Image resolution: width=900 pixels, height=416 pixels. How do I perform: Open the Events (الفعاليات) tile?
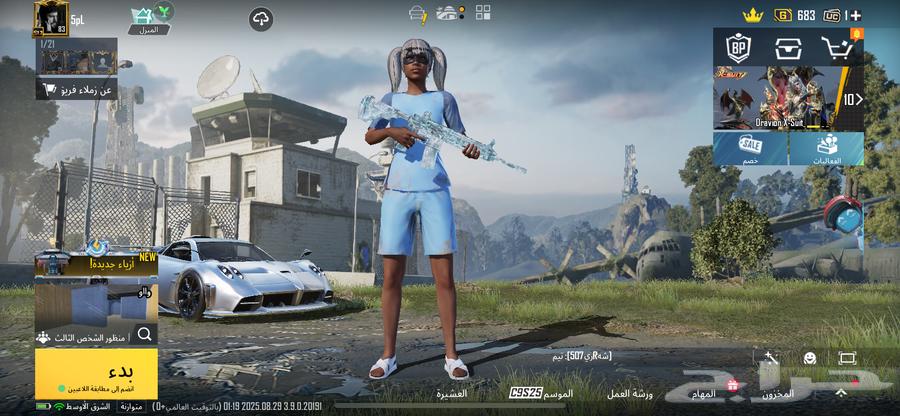(x=826, y=149)
